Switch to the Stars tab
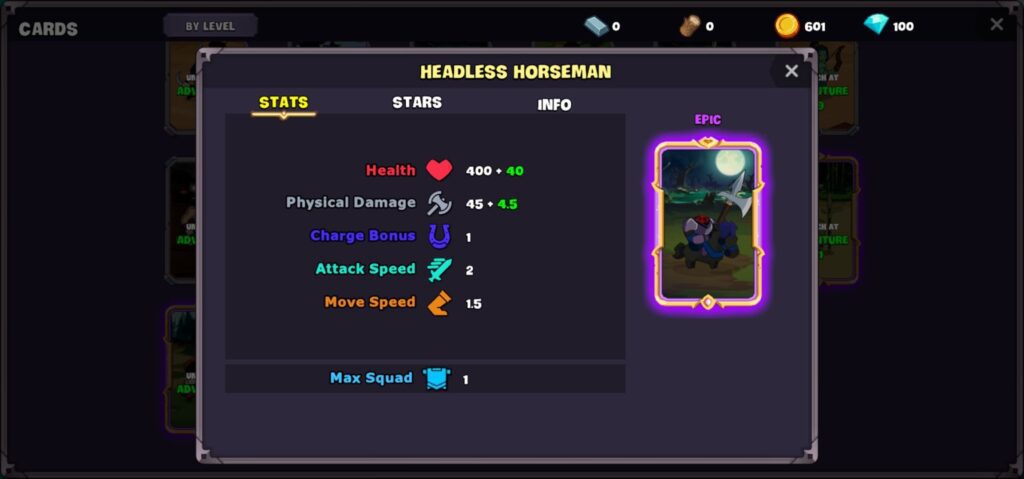This screenshot has height=479, width=1024. (x=417, y=102)
